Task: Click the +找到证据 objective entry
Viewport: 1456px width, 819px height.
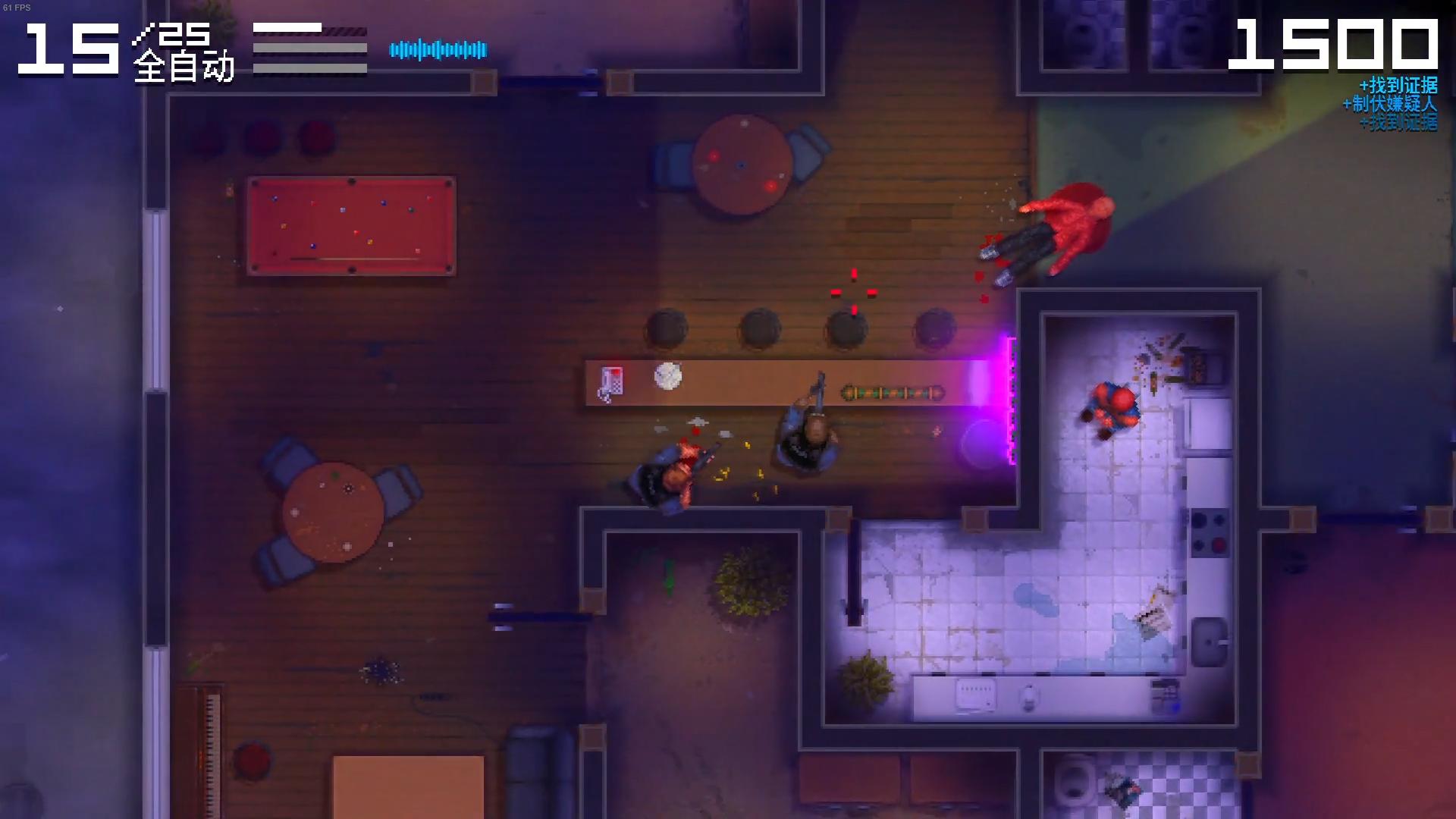Action: coord(1398,86)
